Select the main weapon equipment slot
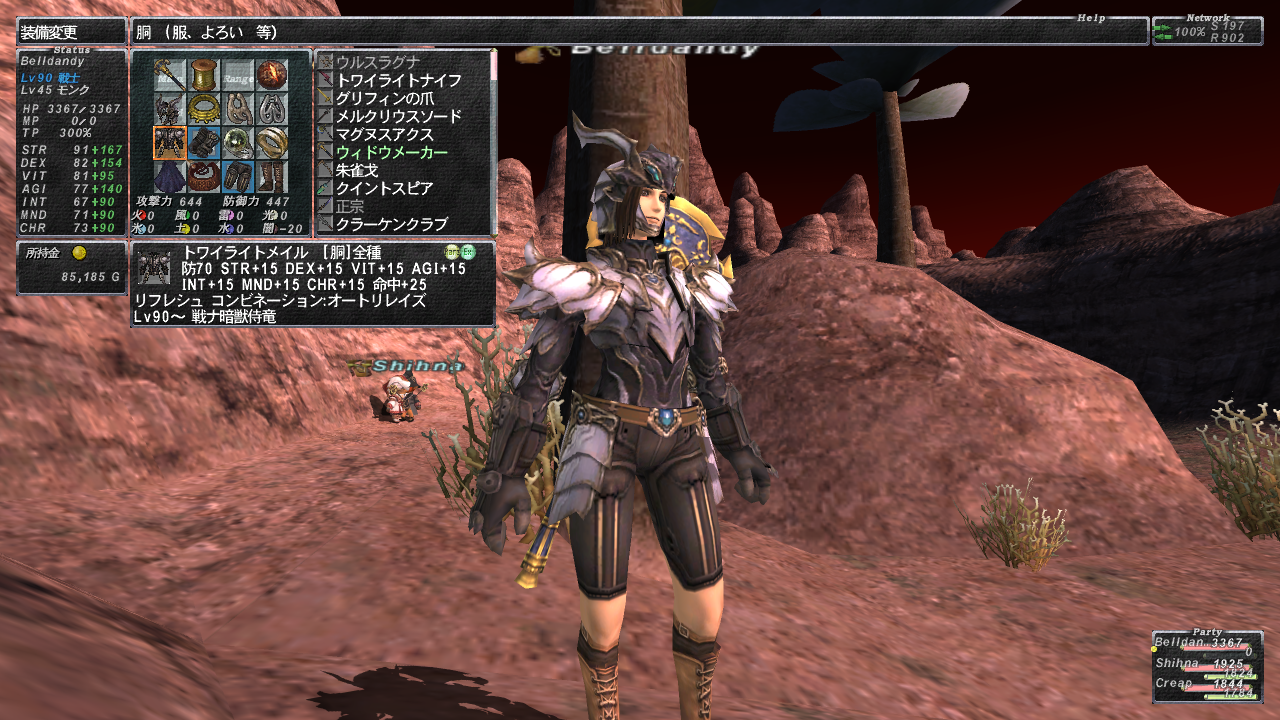1280x720 pixels. click(x=170, y=75)
